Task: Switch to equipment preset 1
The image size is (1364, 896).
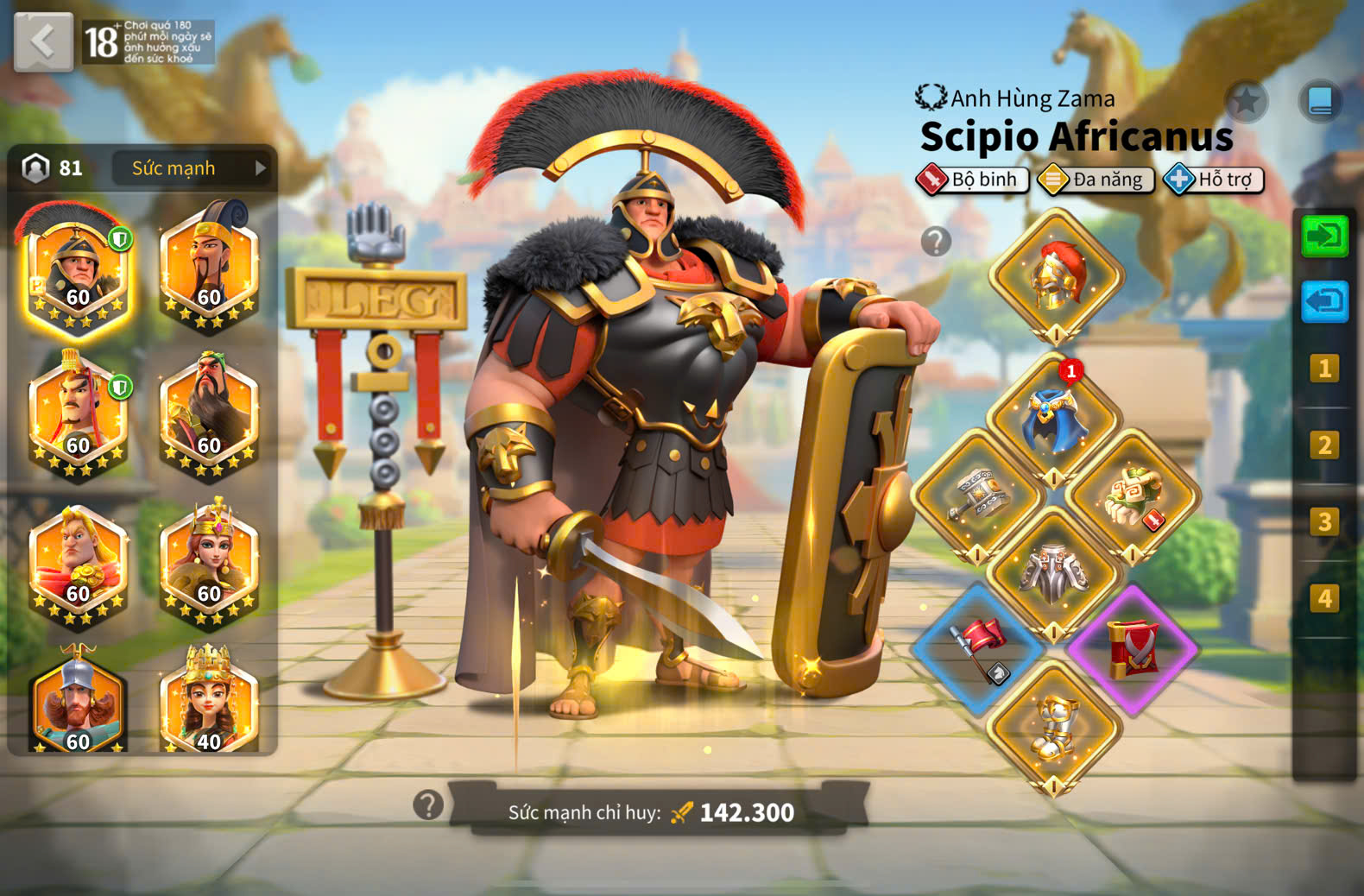Action: [1323, 369]
